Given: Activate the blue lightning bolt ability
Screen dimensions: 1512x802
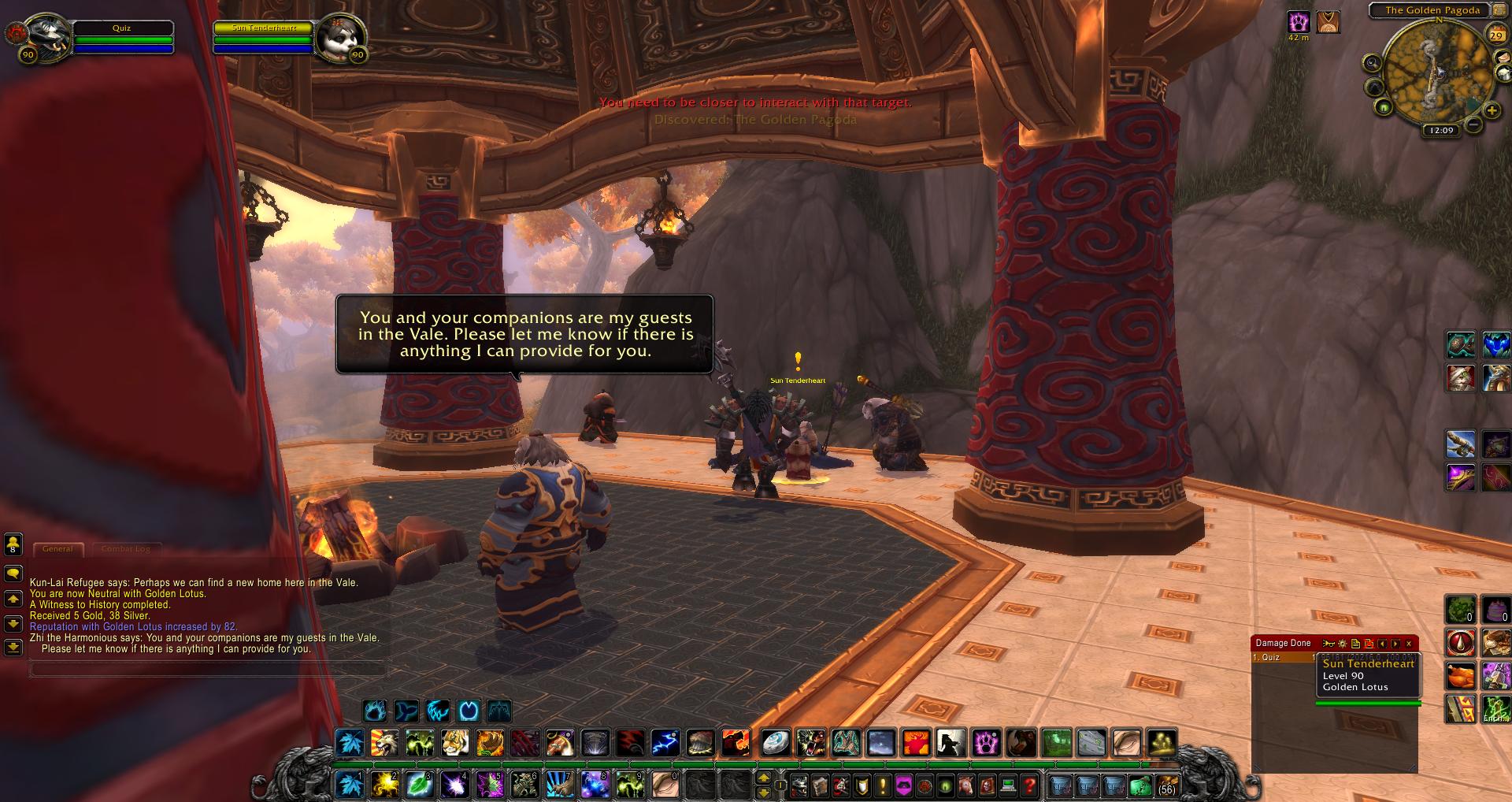Looking at the screenshot, I should (665, 742).
